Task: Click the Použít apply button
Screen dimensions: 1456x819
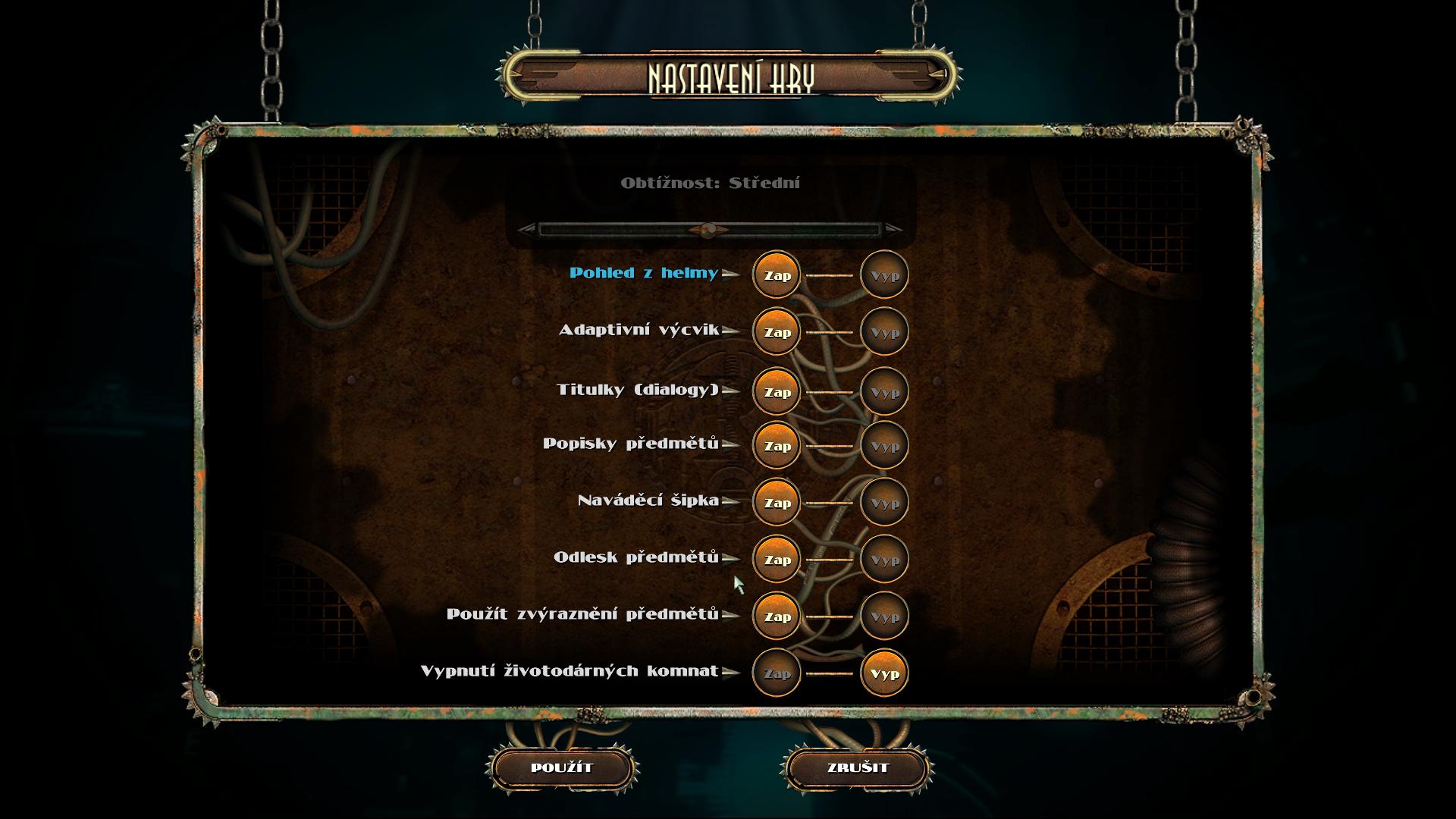Action: tap(562, 767)
